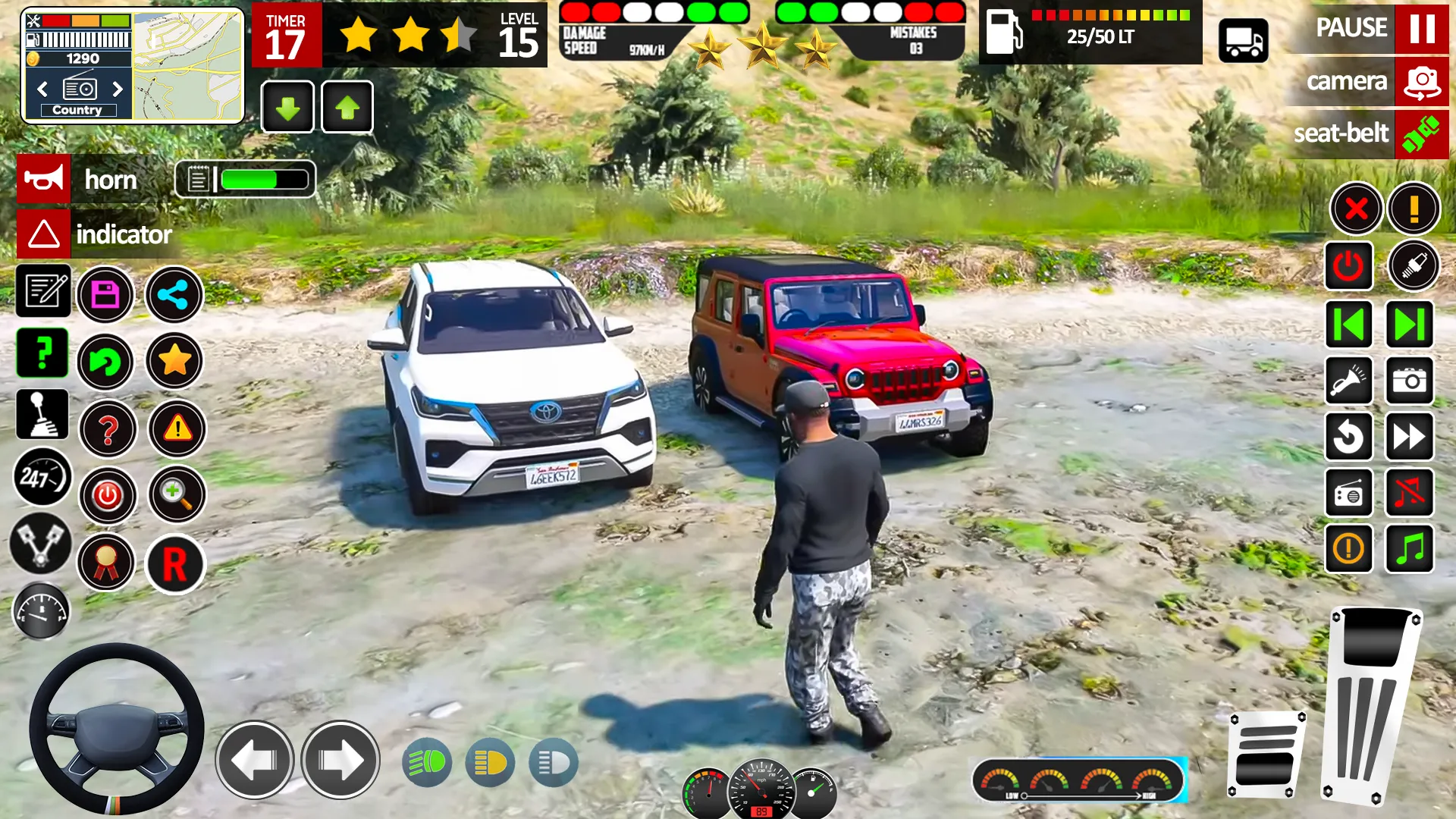Image resolution: width=1456 pixels, height=819 pixels.
Task: Click the pink save disk icon
Action: [x=105, y=295]
